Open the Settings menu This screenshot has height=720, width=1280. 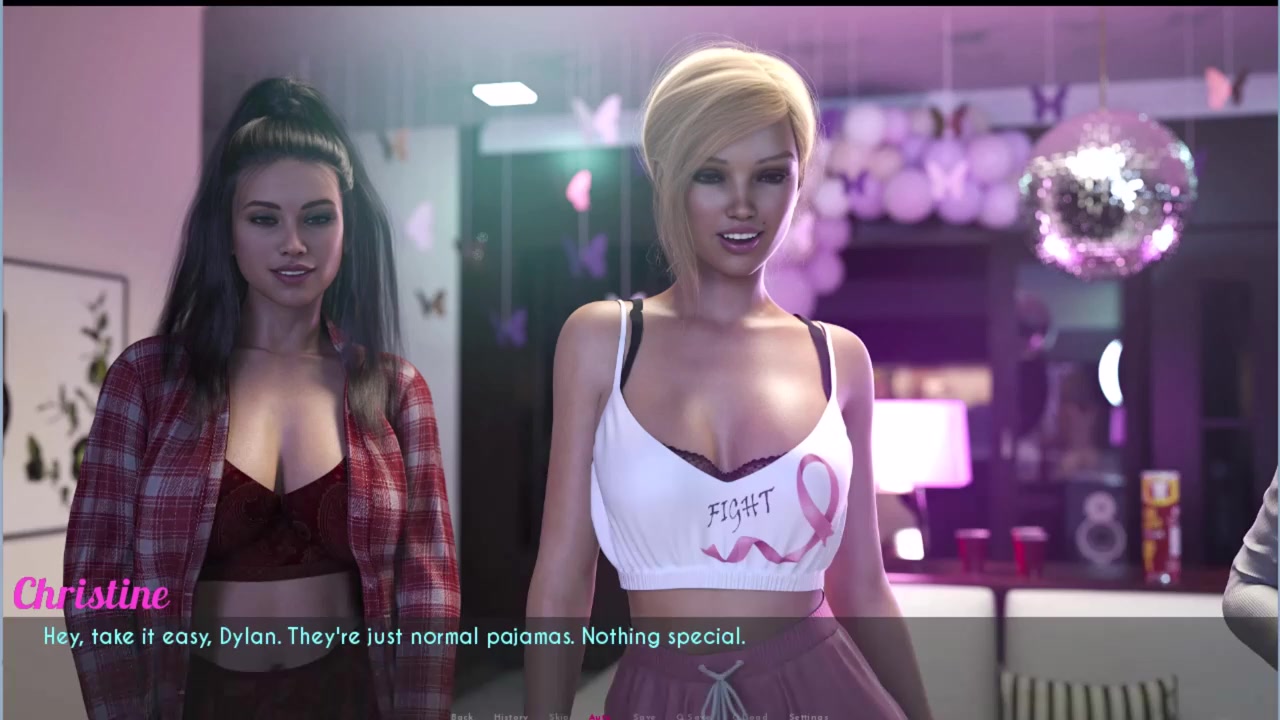(x=808, y=716)
